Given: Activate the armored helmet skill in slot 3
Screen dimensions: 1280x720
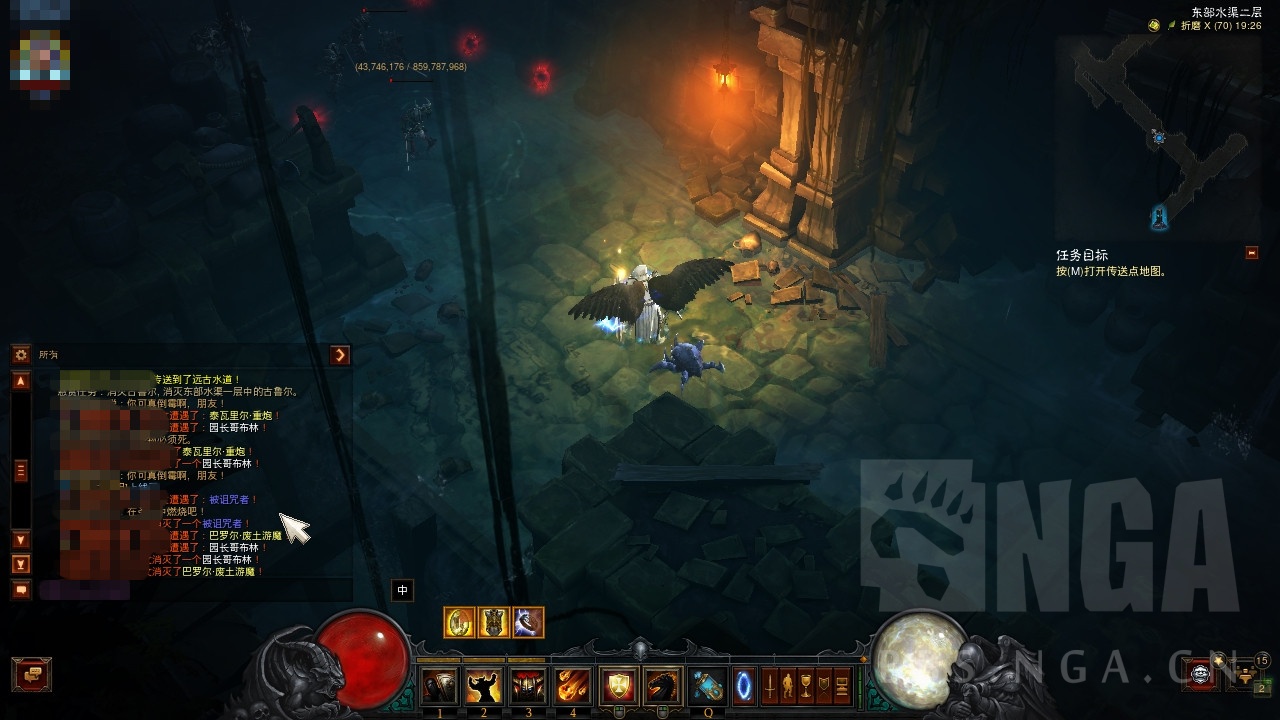Looking at the screenshot, I should [529, 686].
